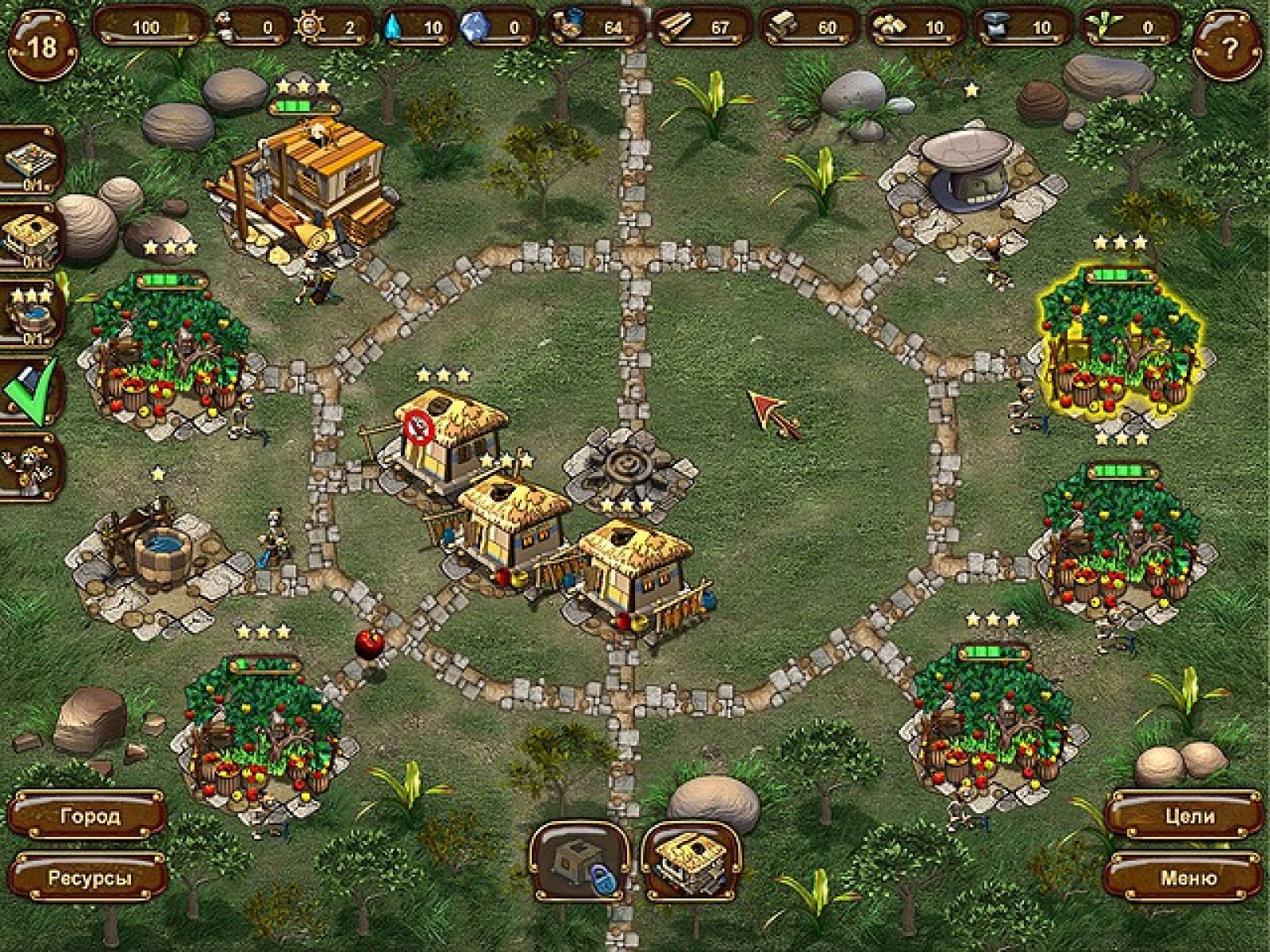Select the farm plot objective icon
The image size is (1270, 952).
tap(30, 160)
